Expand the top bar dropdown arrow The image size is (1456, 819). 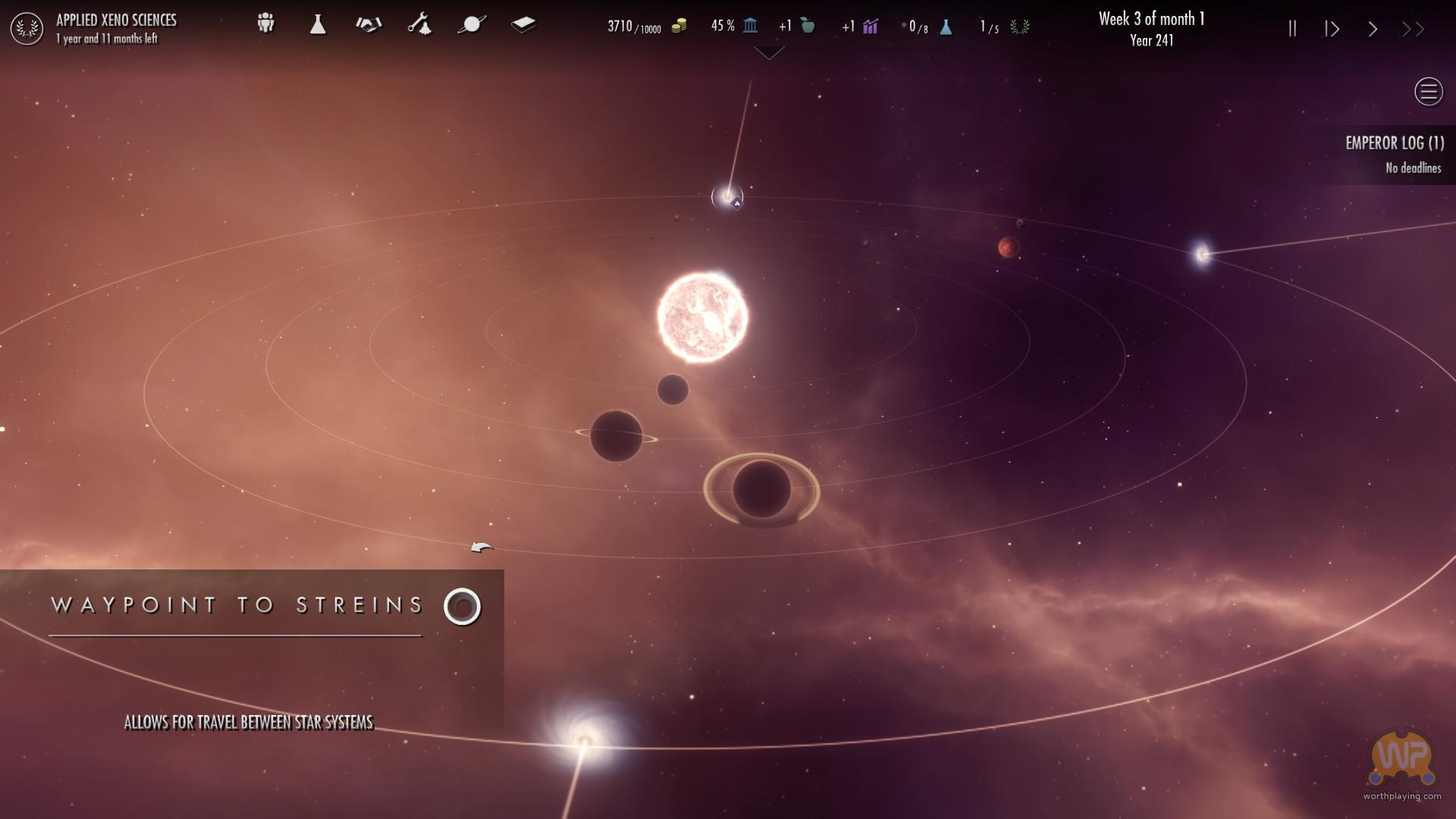[x=769, y=53]
